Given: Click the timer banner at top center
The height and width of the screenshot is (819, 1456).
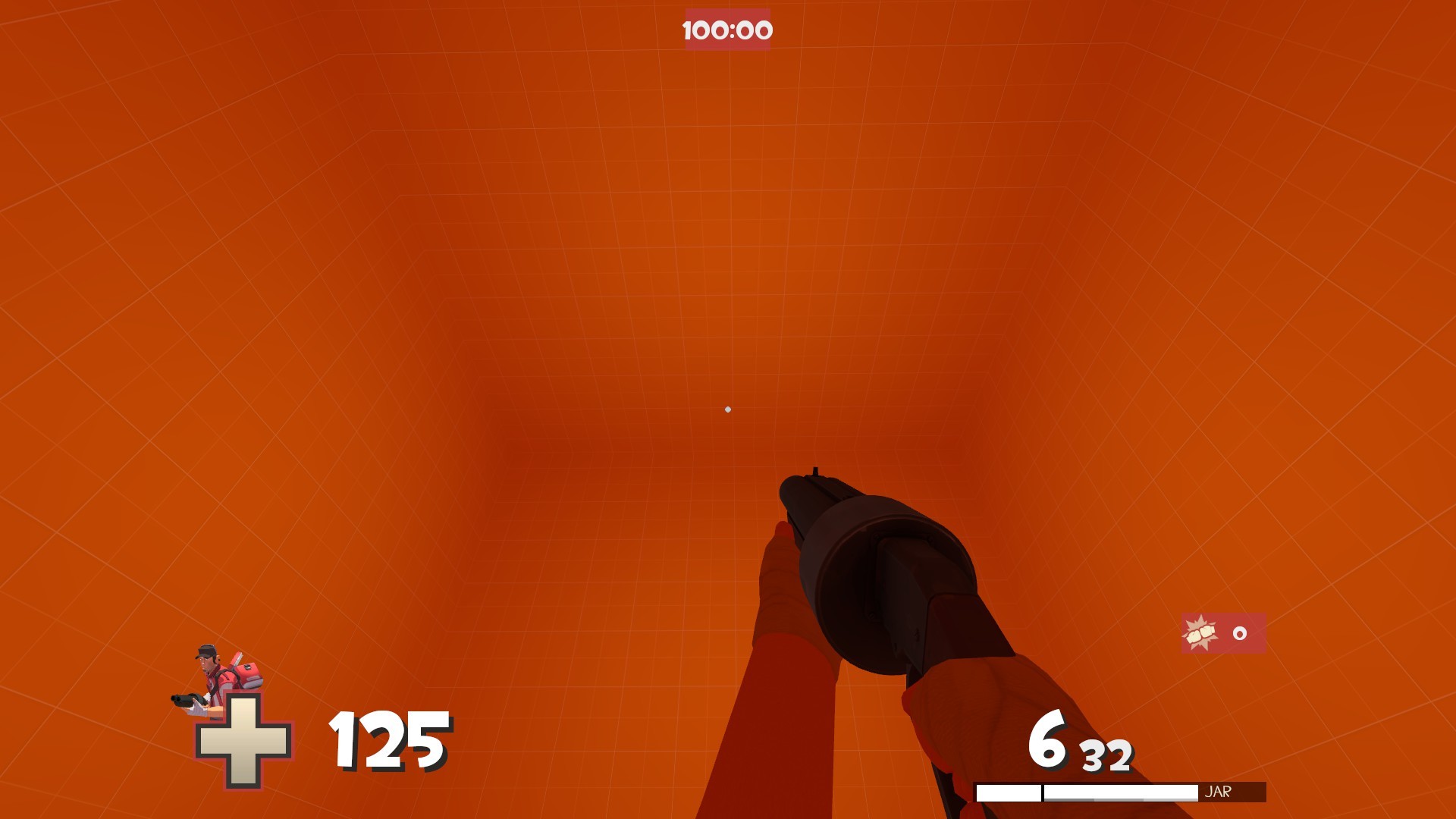Looking at the screenshot, I should (726, 30).
